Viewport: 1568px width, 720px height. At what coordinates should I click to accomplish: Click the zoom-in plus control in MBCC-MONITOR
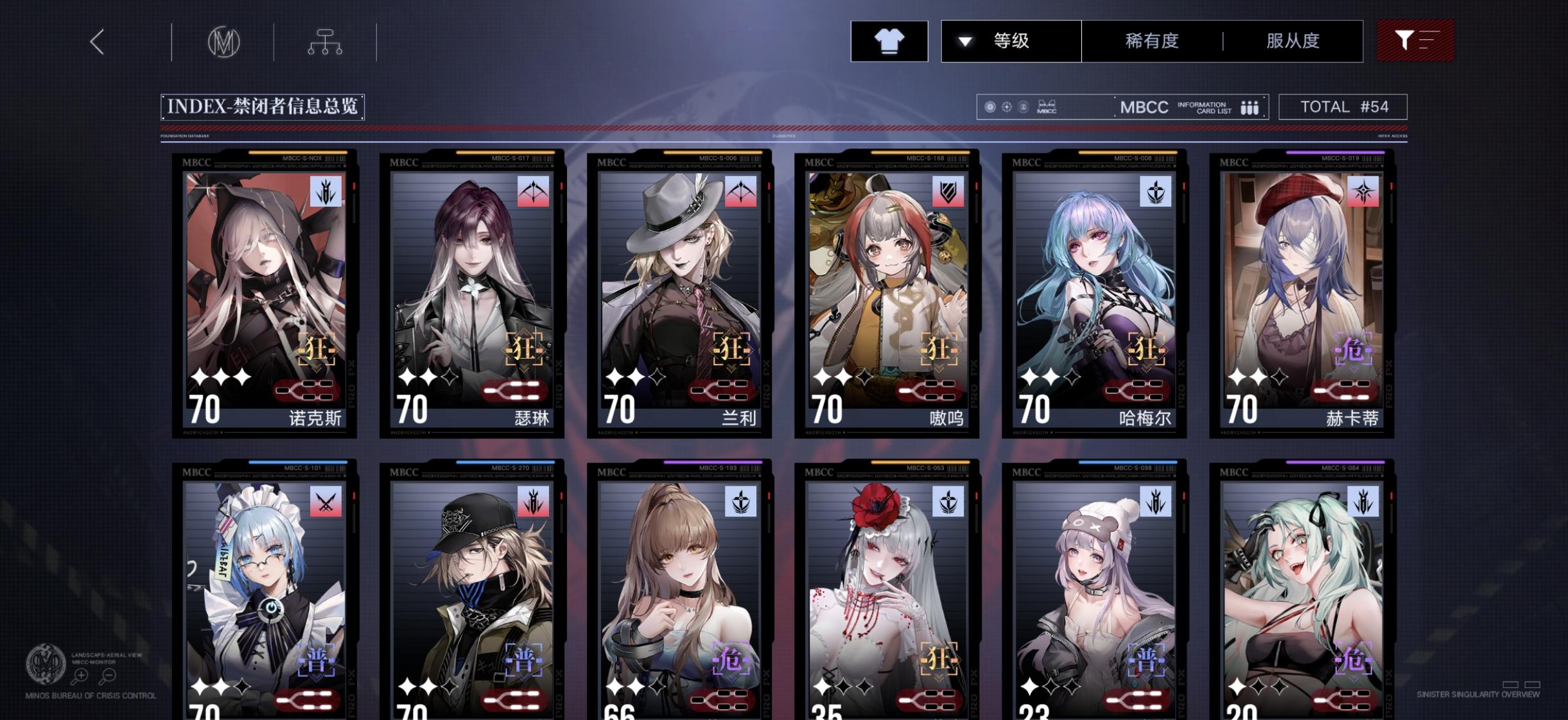[x=81, y=676]
